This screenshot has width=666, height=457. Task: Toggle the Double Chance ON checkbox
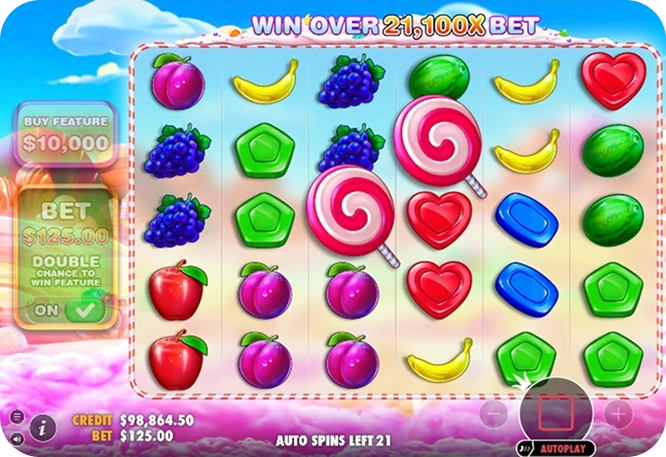point(84,310)
